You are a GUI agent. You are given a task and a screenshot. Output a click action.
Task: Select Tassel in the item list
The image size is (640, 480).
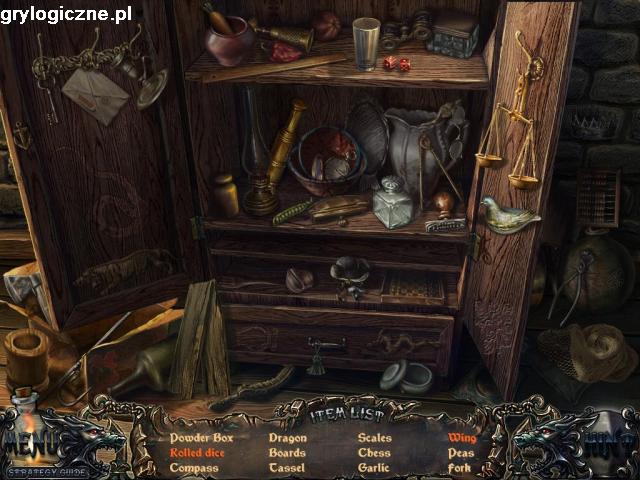tap(287, 468)
